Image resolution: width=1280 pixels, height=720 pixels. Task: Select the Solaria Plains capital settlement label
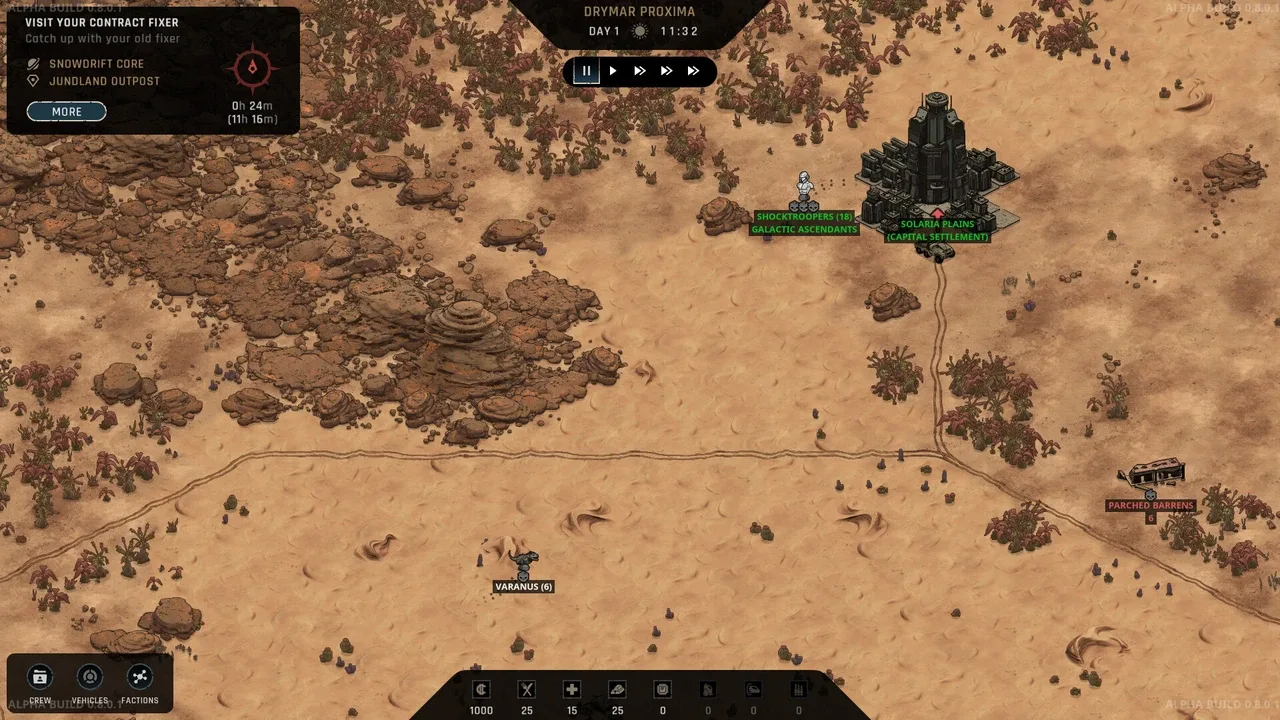coord(937,230)
